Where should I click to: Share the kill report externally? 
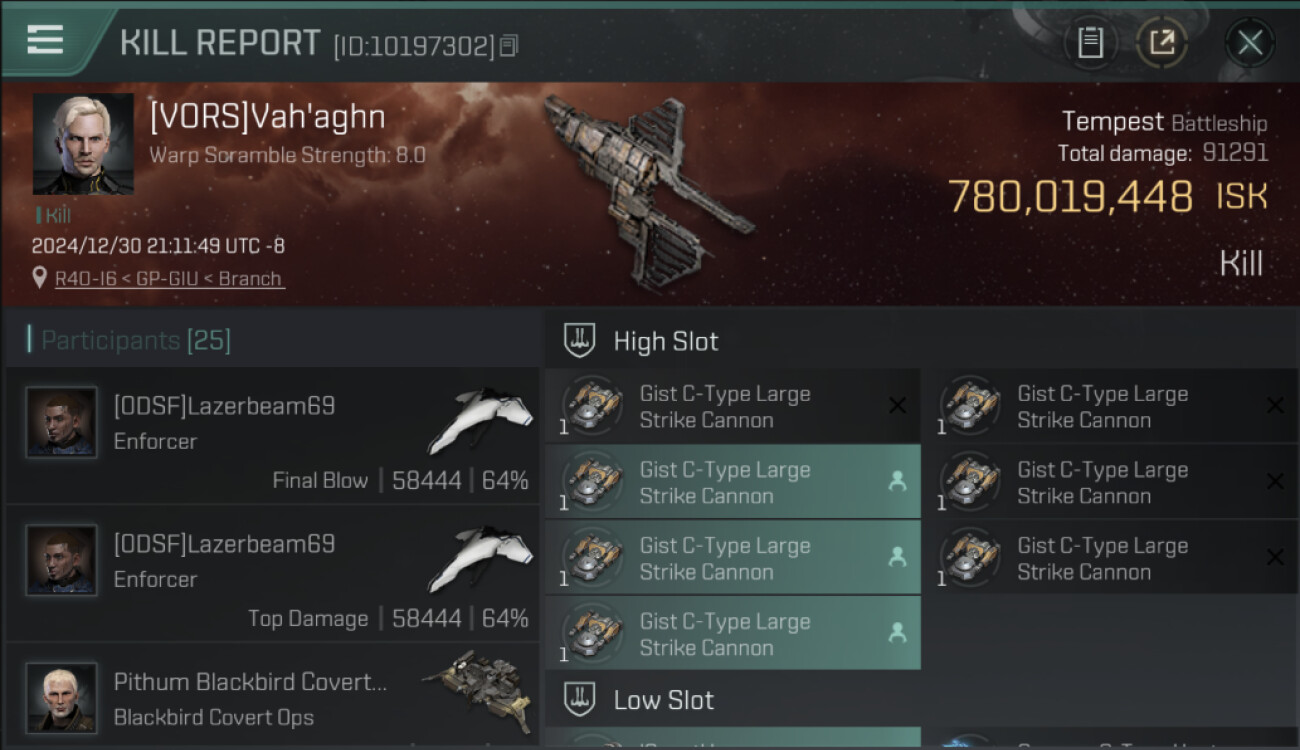point(1162,43)
